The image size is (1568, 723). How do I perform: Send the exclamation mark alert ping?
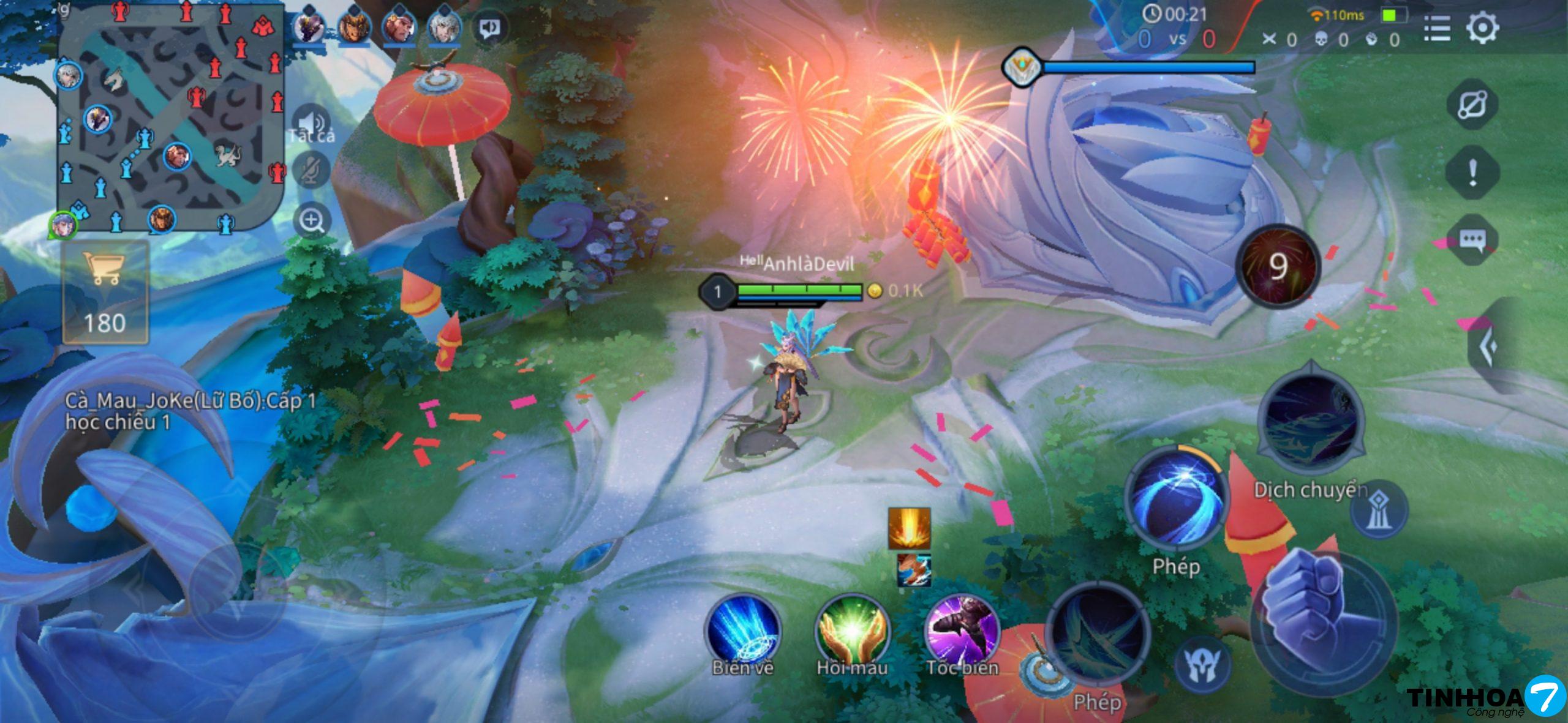(1472, 172)
